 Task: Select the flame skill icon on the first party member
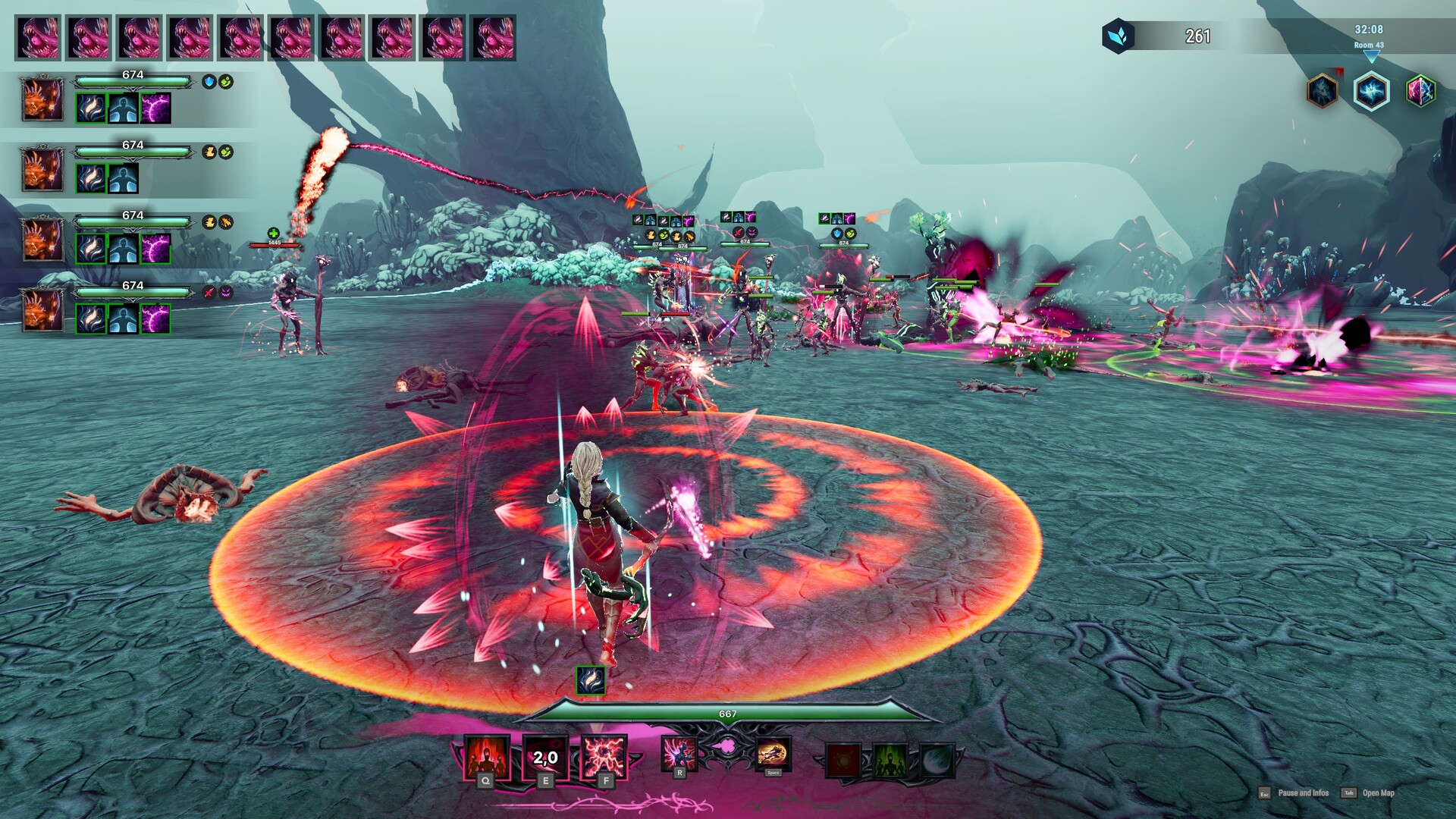pos(89,108)
